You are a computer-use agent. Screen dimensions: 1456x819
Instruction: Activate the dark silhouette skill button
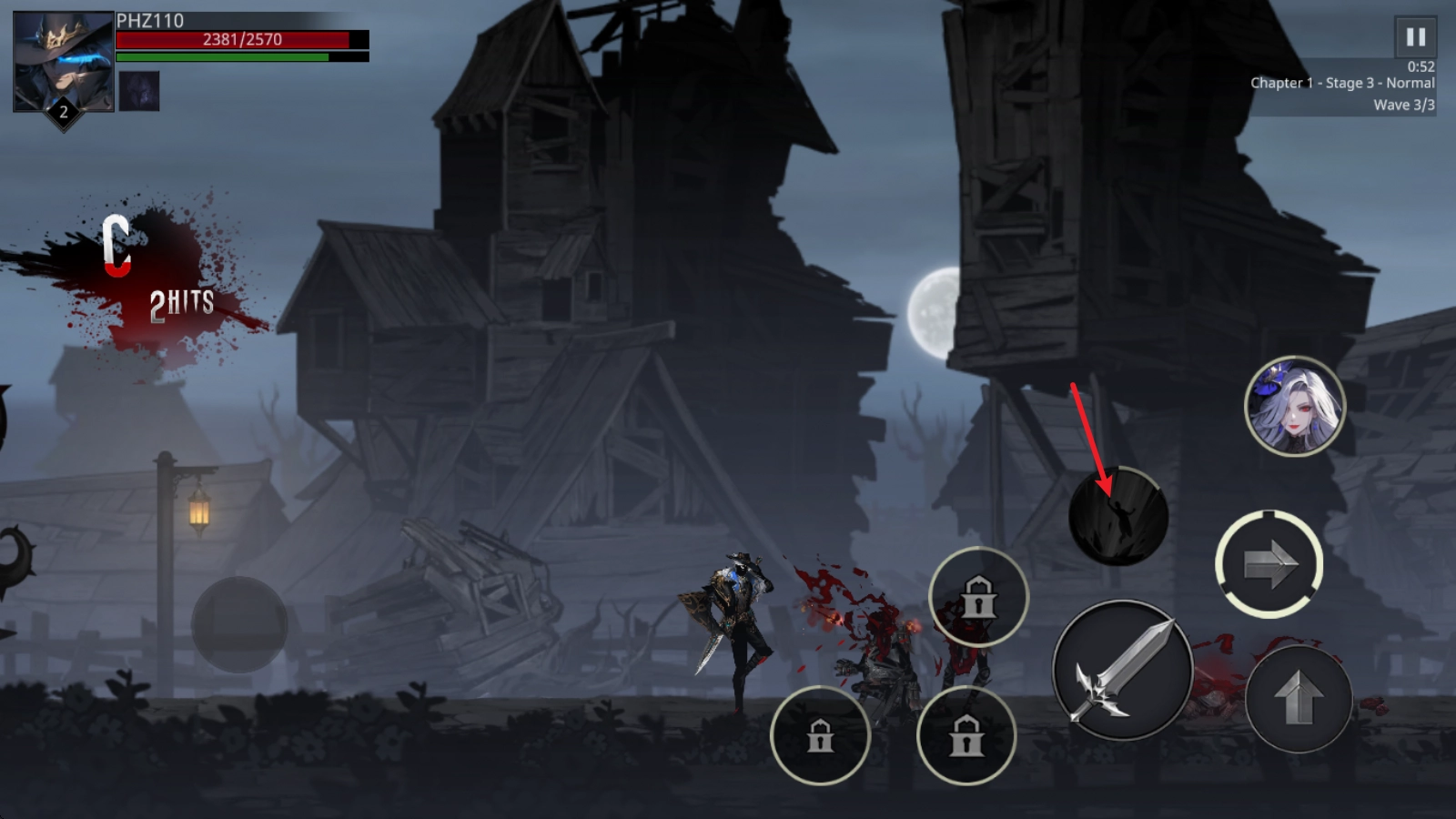pyautogui.click(x=1117, y=517)
